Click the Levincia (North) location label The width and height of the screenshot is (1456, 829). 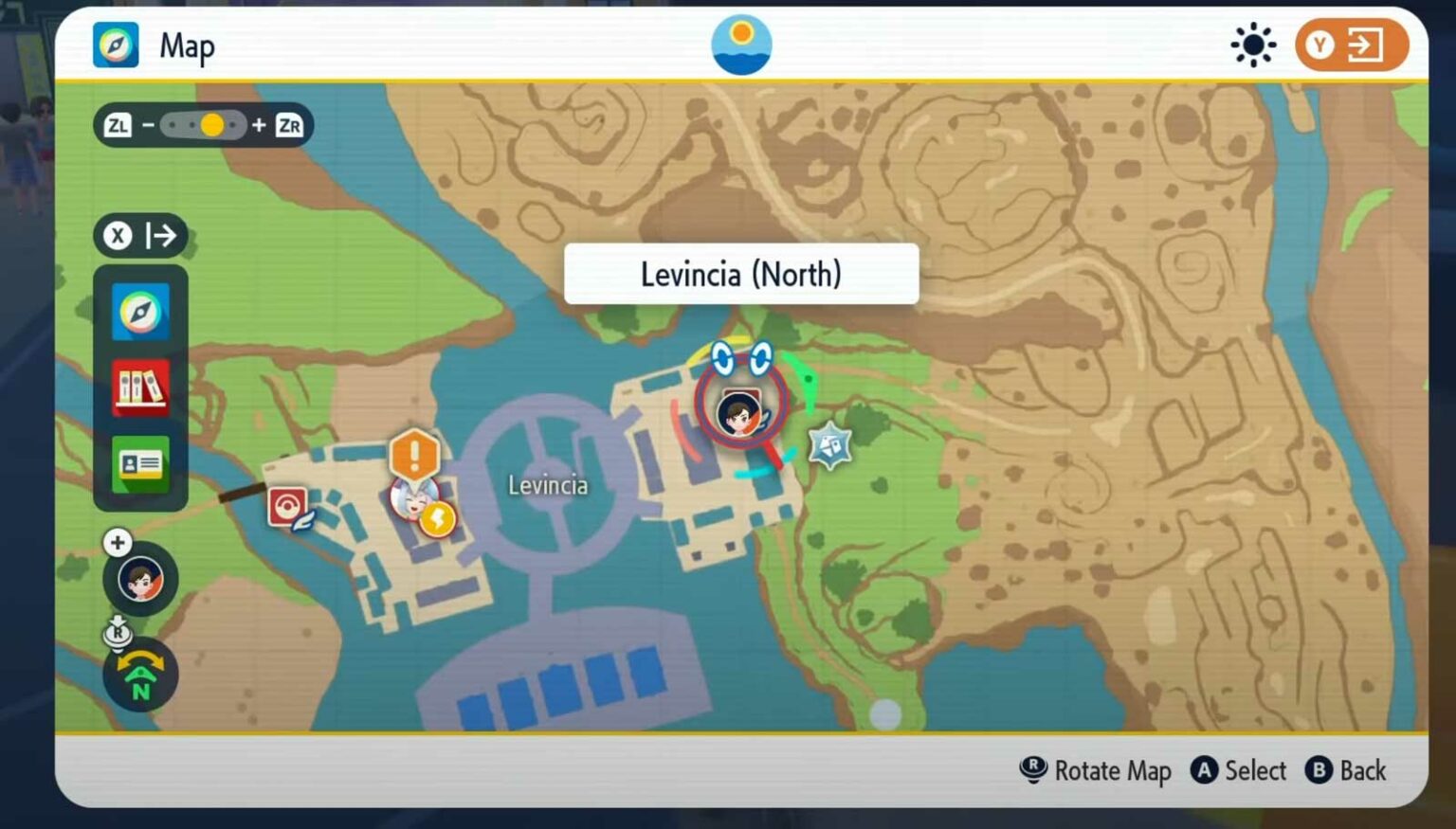741,274
